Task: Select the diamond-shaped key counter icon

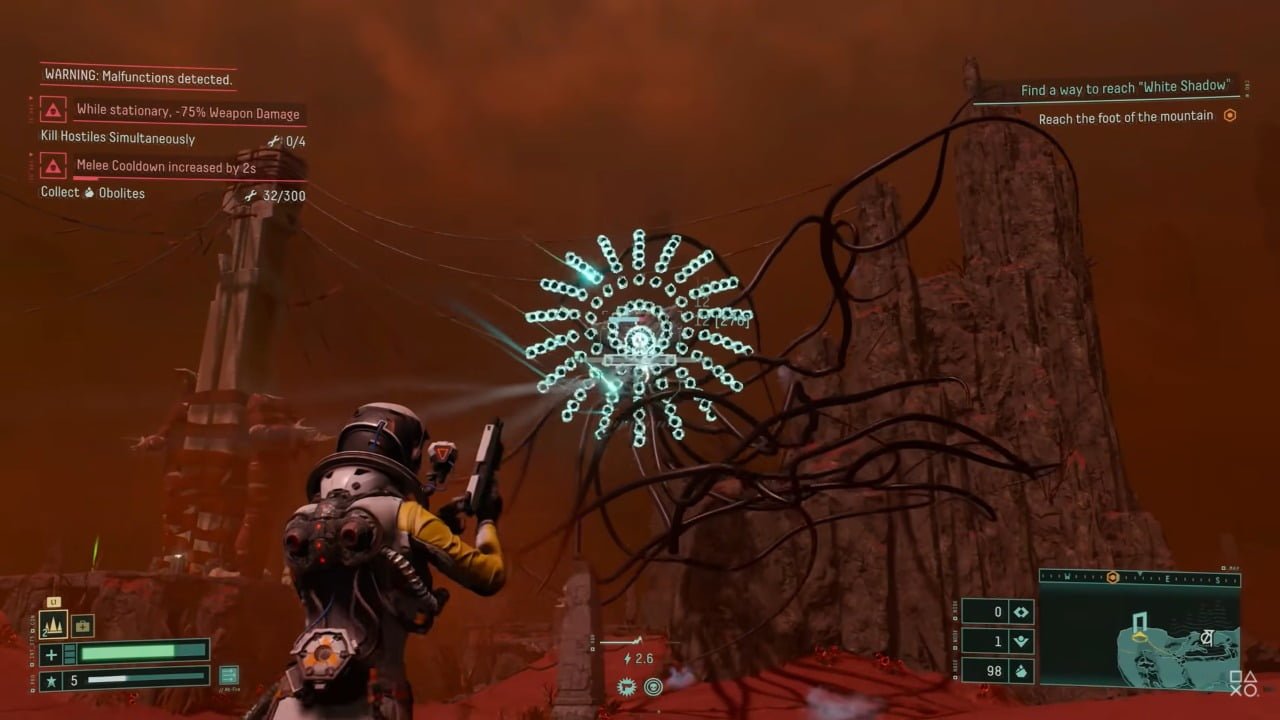Action: click(x=1021, y=612)
